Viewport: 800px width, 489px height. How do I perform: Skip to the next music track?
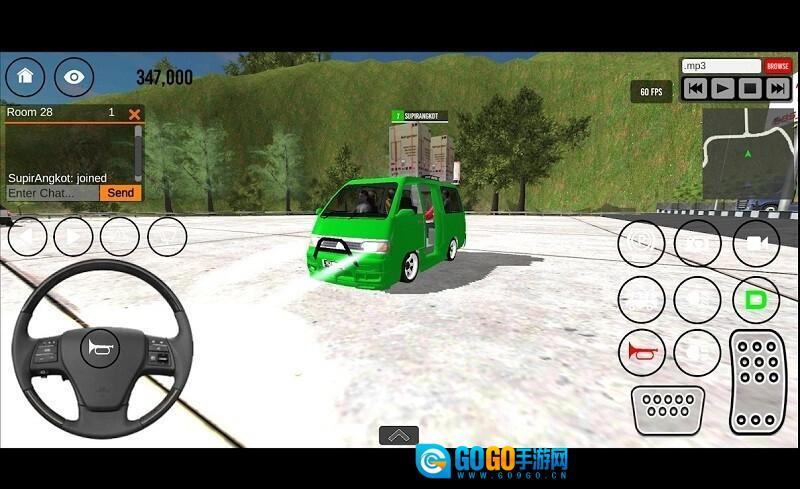pyautogui.click(x=777, y=88)
